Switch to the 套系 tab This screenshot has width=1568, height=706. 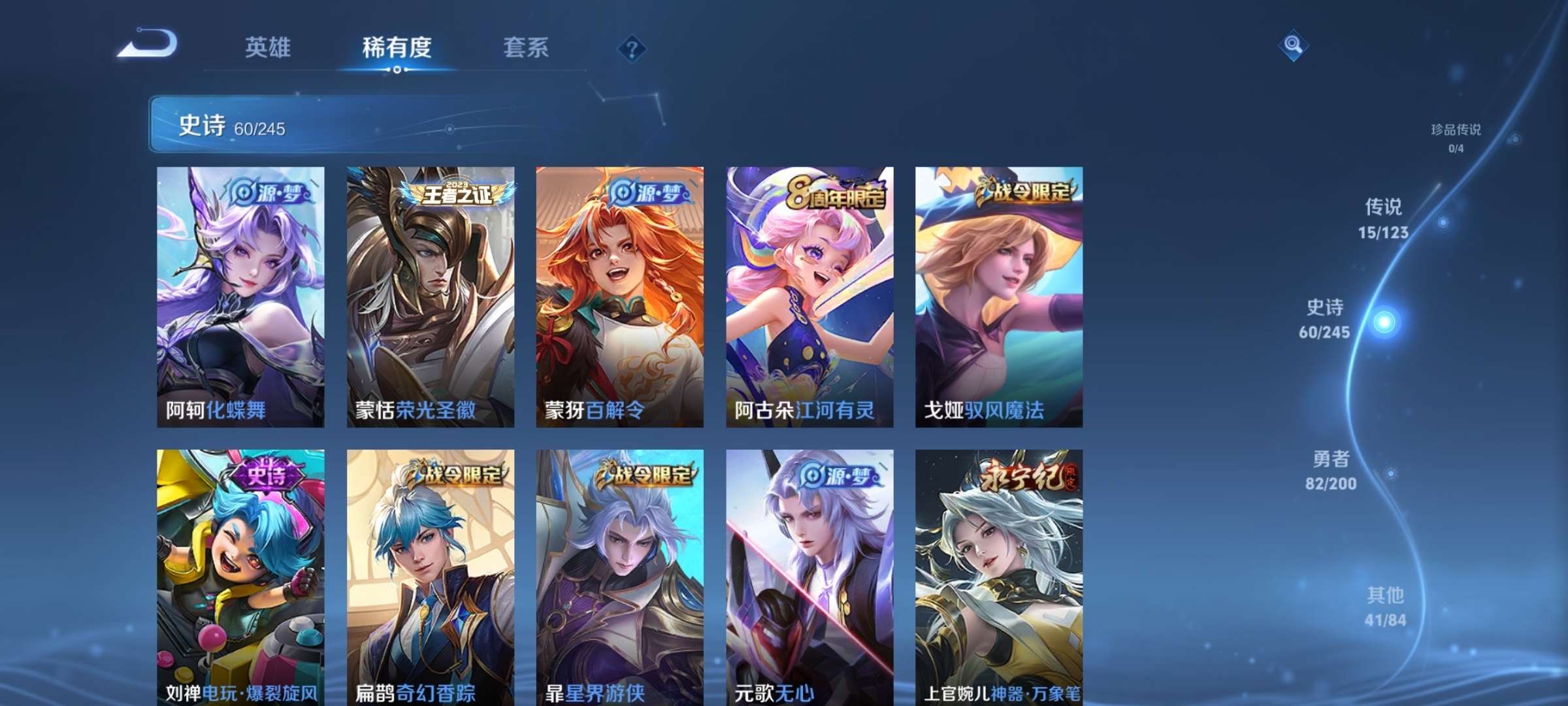[526, 48]
